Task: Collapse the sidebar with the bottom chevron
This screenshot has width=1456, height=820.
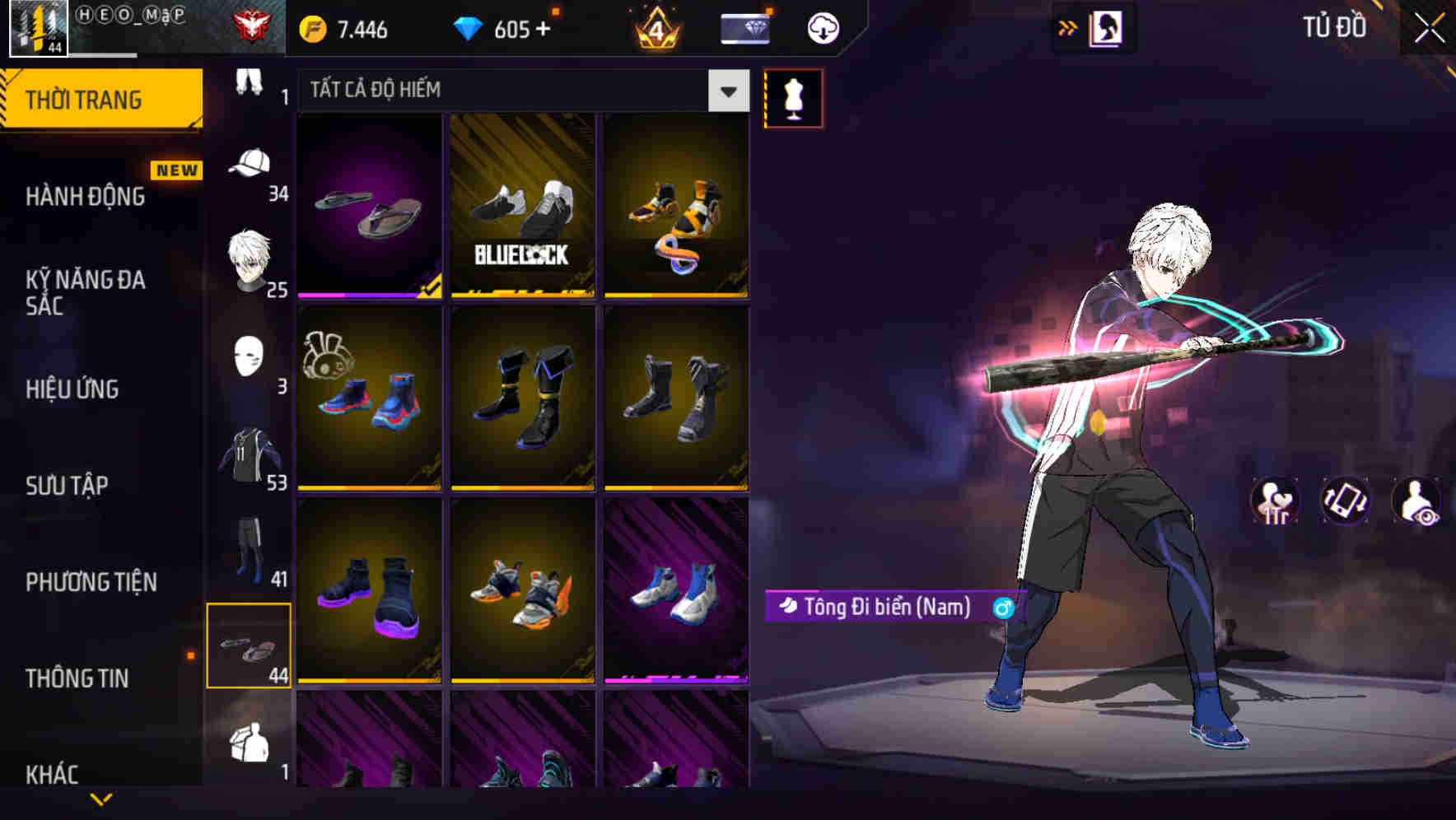Action: pyautogui.click(x=101, y=800)
